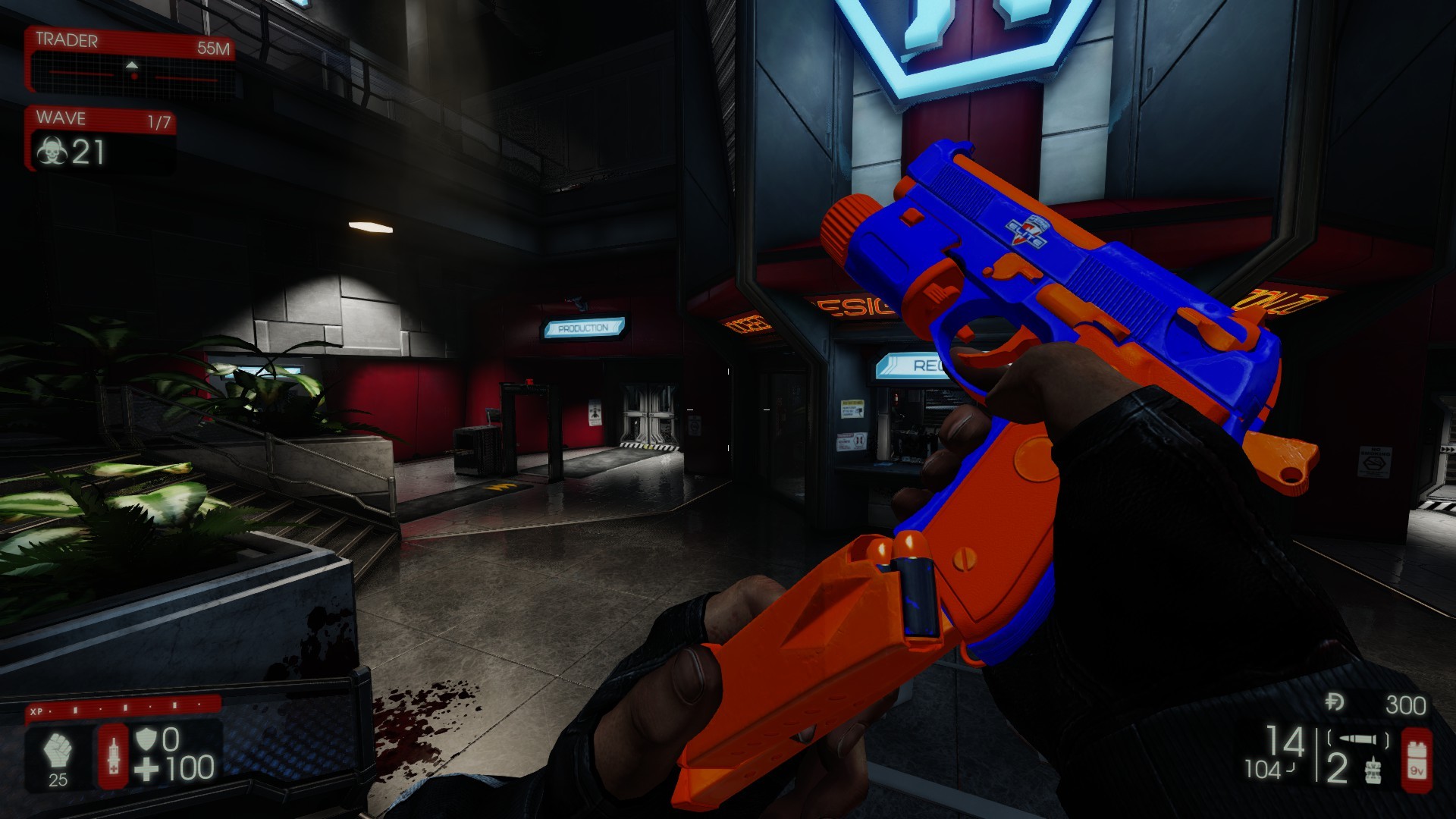
Task: Select the medical syringe icon
Action: (x=114, y=755)
